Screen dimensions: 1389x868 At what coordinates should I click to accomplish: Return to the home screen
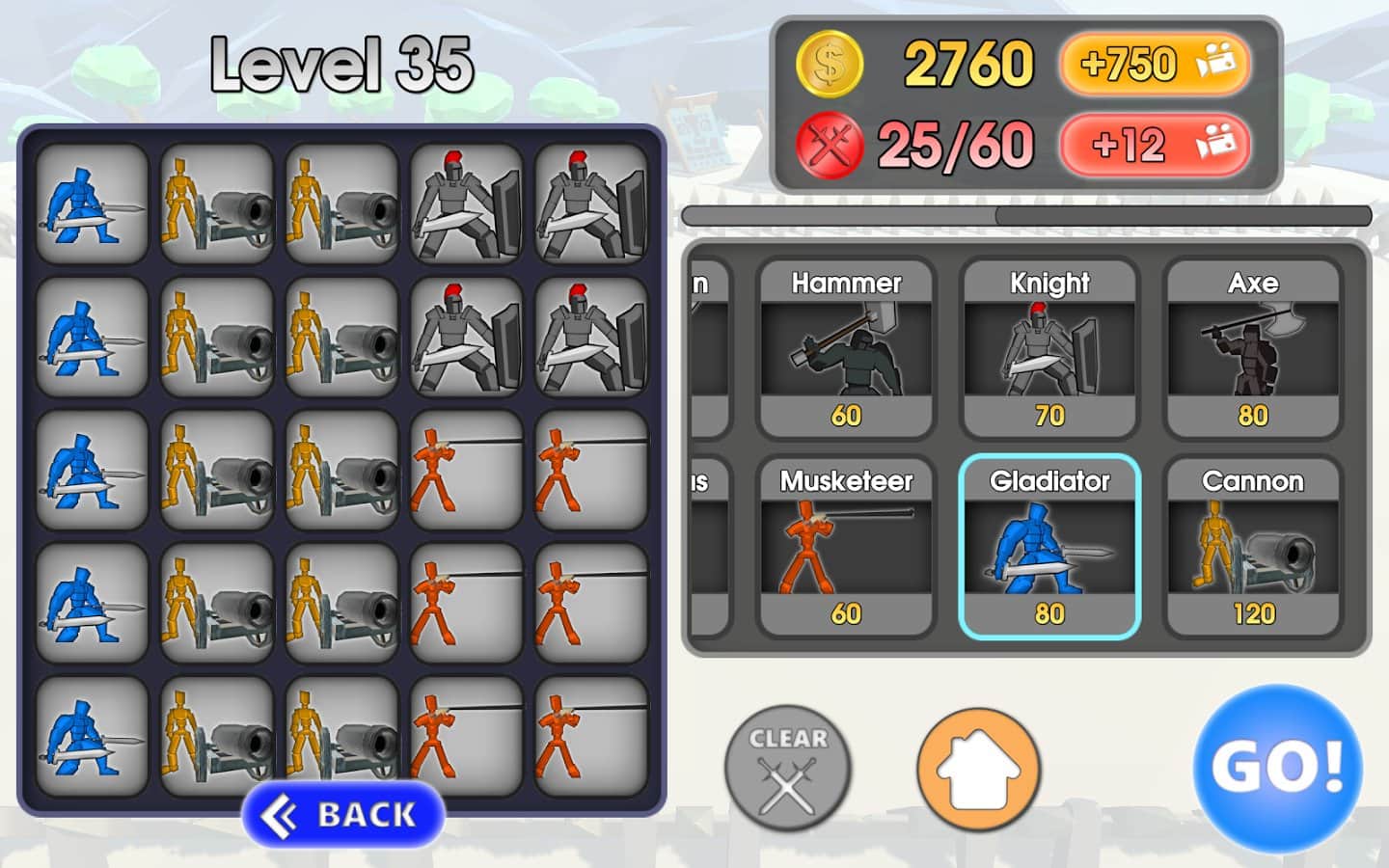coord(978,770)
